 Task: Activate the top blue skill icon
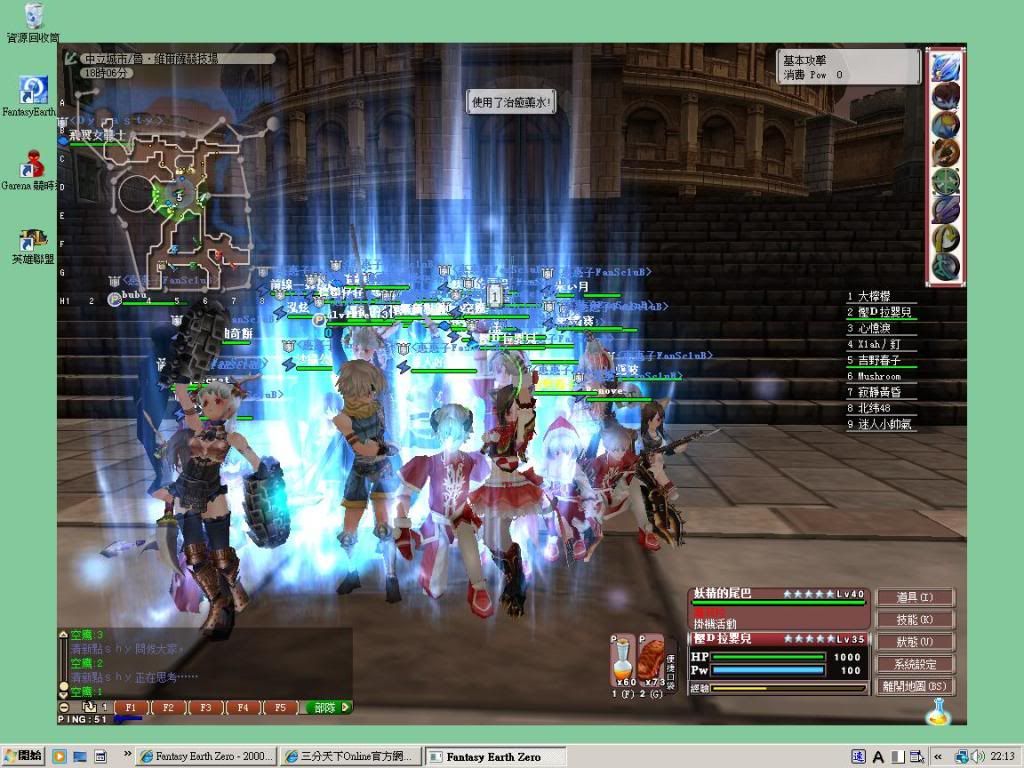[x=945, y=67]
